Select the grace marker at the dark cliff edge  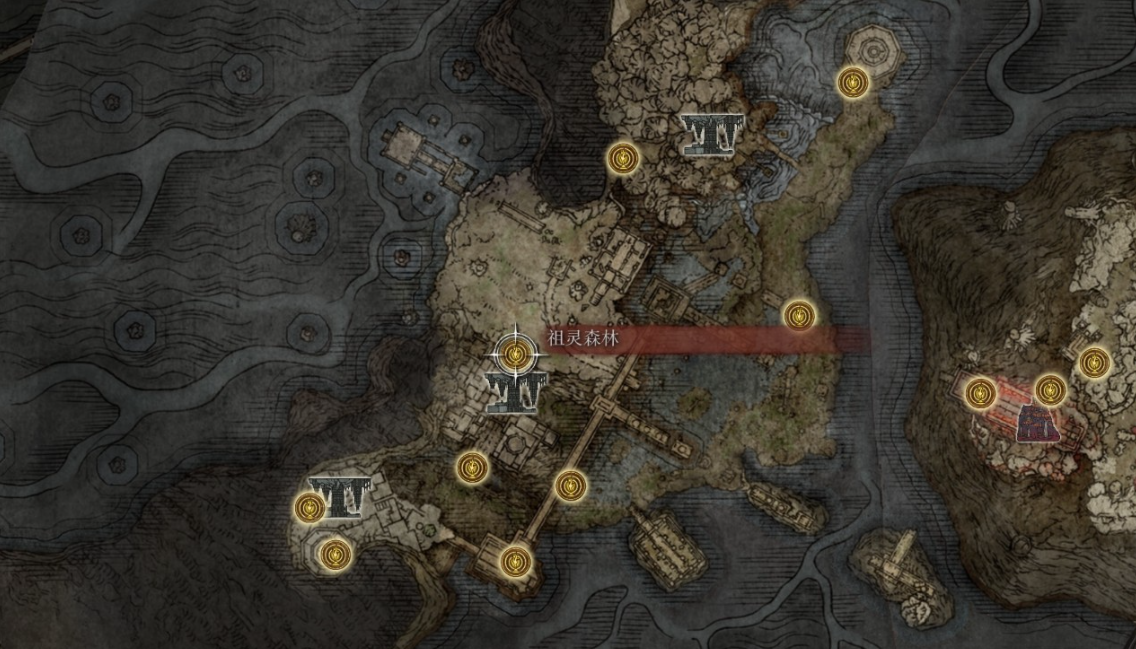pos(623,157)
